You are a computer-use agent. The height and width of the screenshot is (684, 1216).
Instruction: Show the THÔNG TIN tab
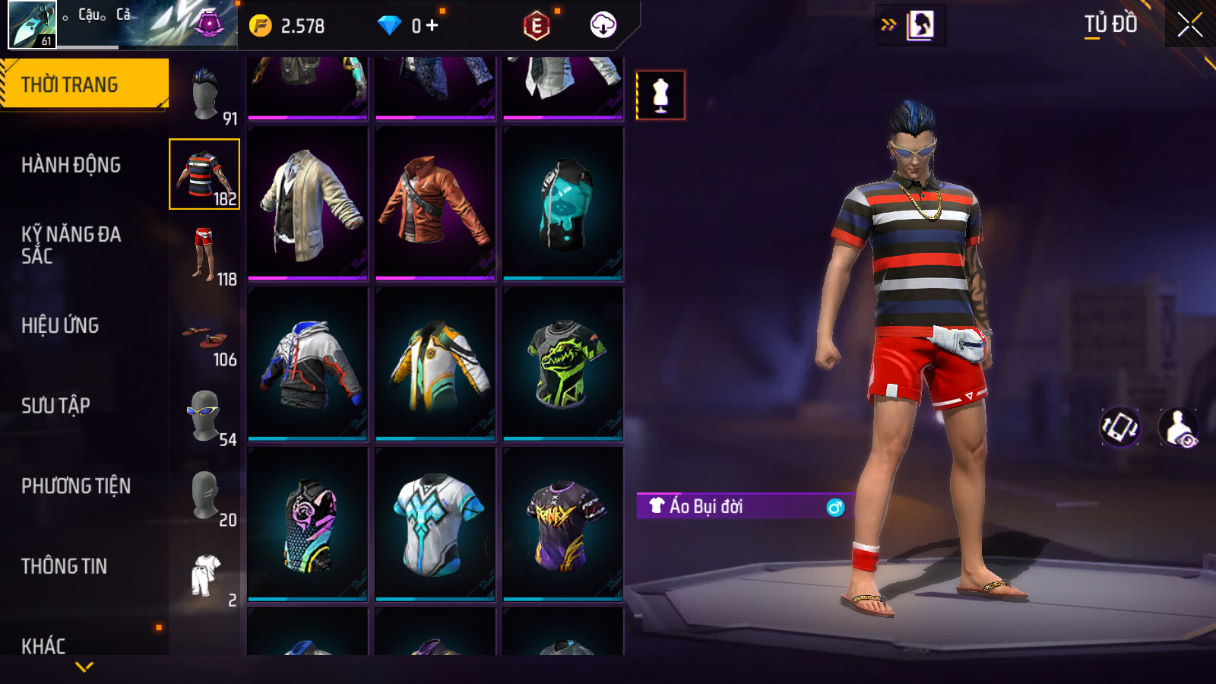64,566
